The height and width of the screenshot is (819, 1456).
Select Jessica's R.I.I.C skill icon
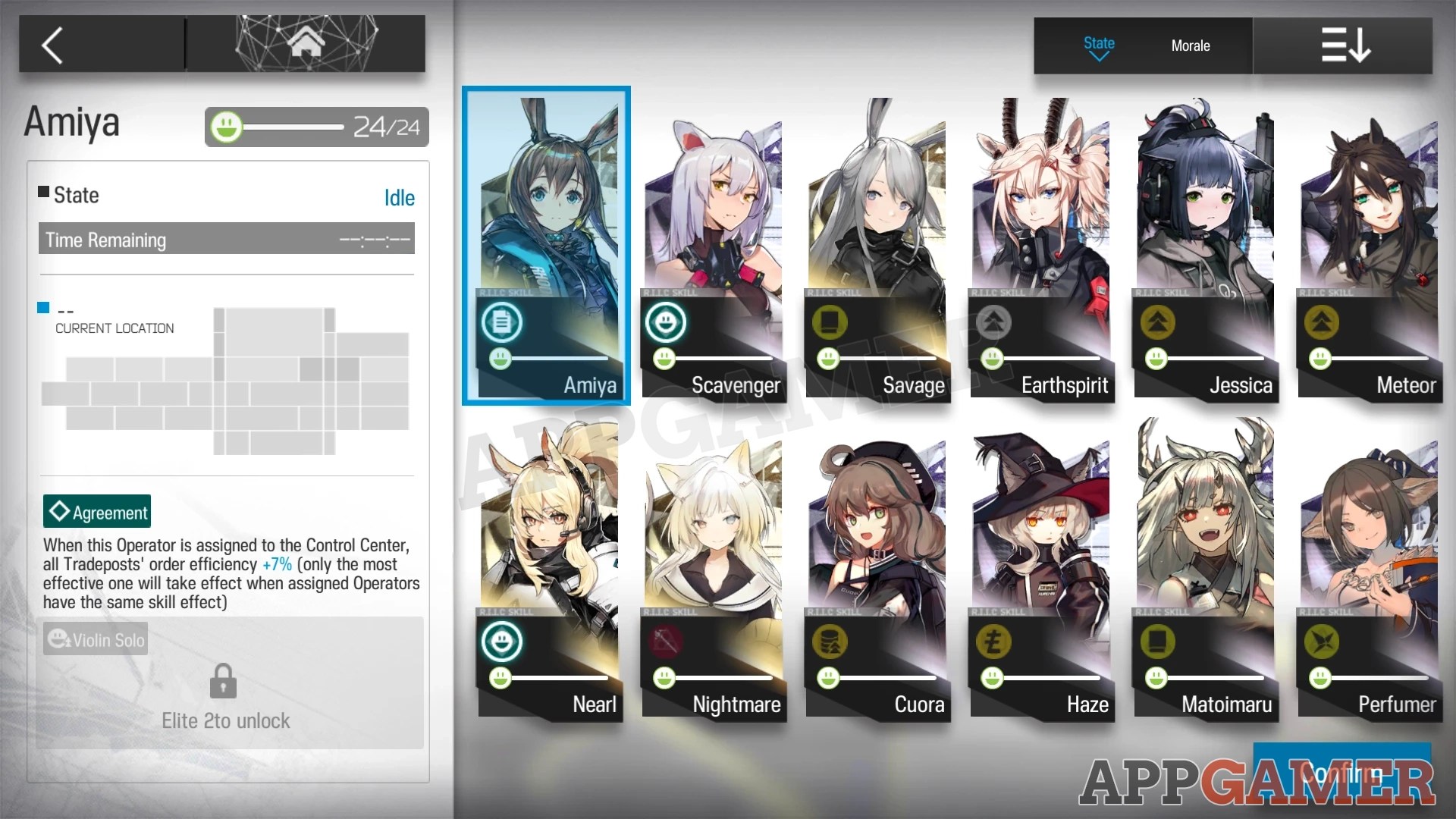pyautogui.click(x=1158, y=322)
